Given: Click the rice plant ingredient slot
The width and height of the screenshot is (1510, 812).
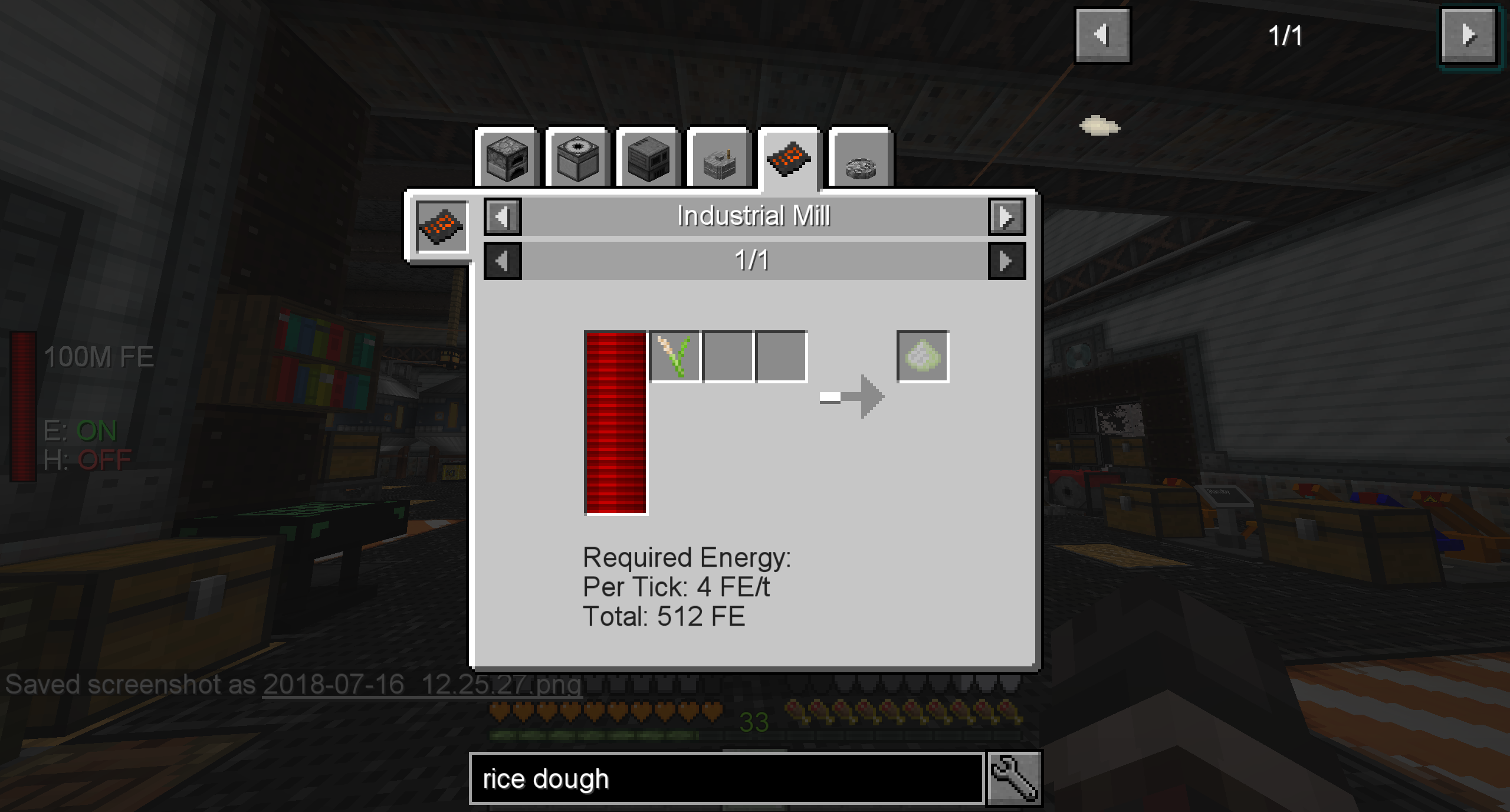Looking at the screenshot, I should click(675, 354).
